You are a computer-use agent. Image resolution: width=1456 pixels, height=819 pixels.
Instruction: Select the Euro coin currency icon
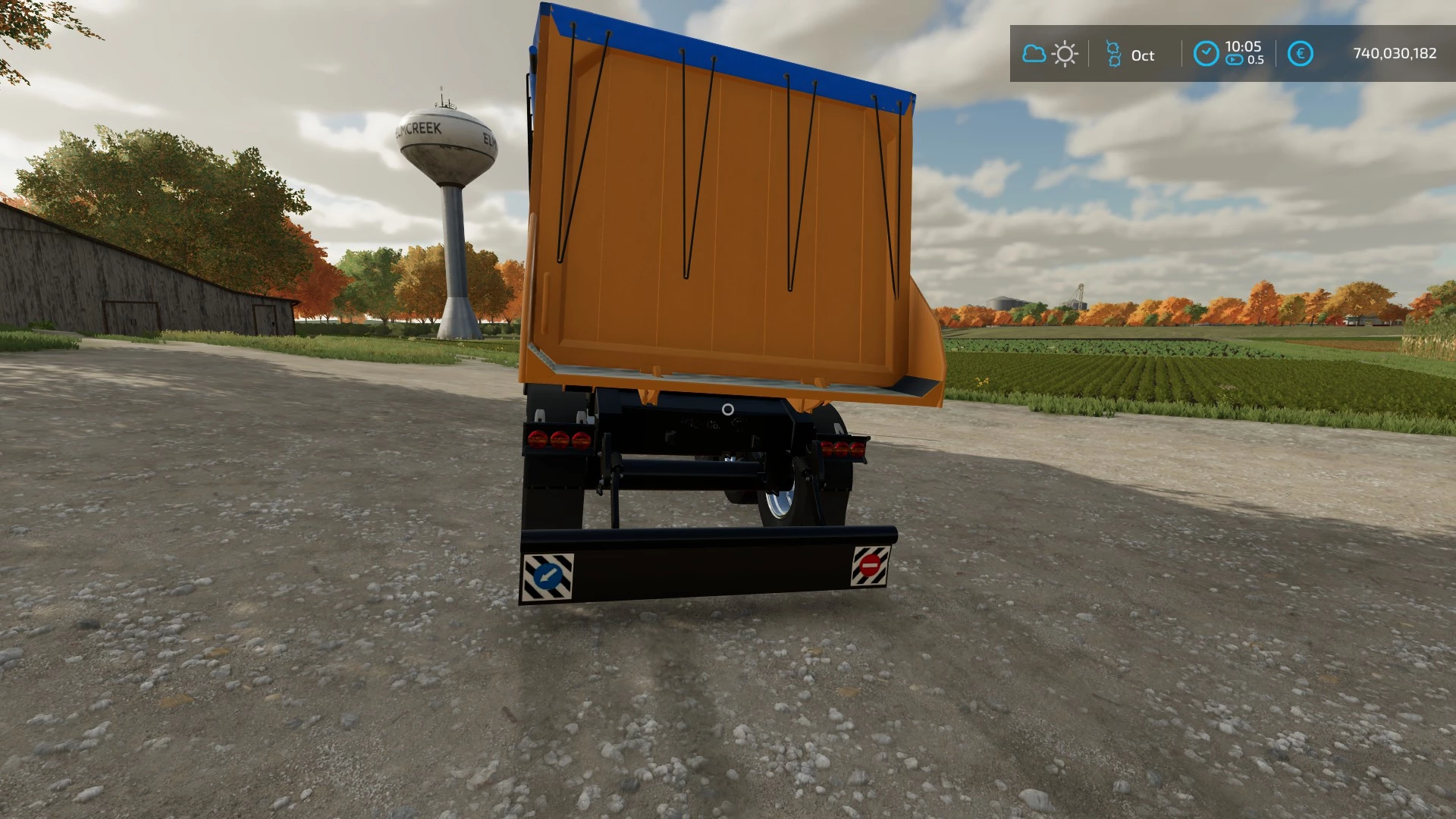(x=1300, y=54)
